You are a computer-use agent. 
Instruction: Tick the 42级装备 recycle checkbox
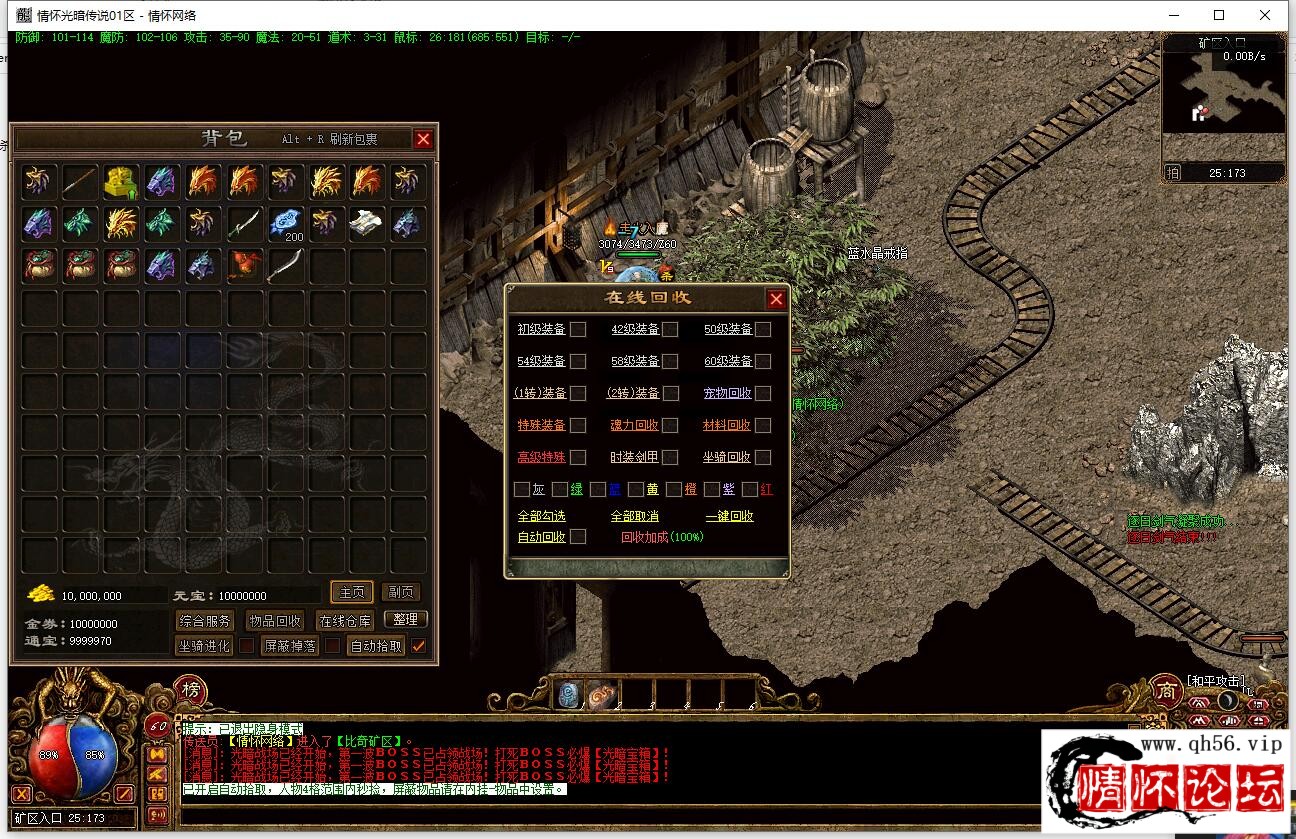[670, 330]
